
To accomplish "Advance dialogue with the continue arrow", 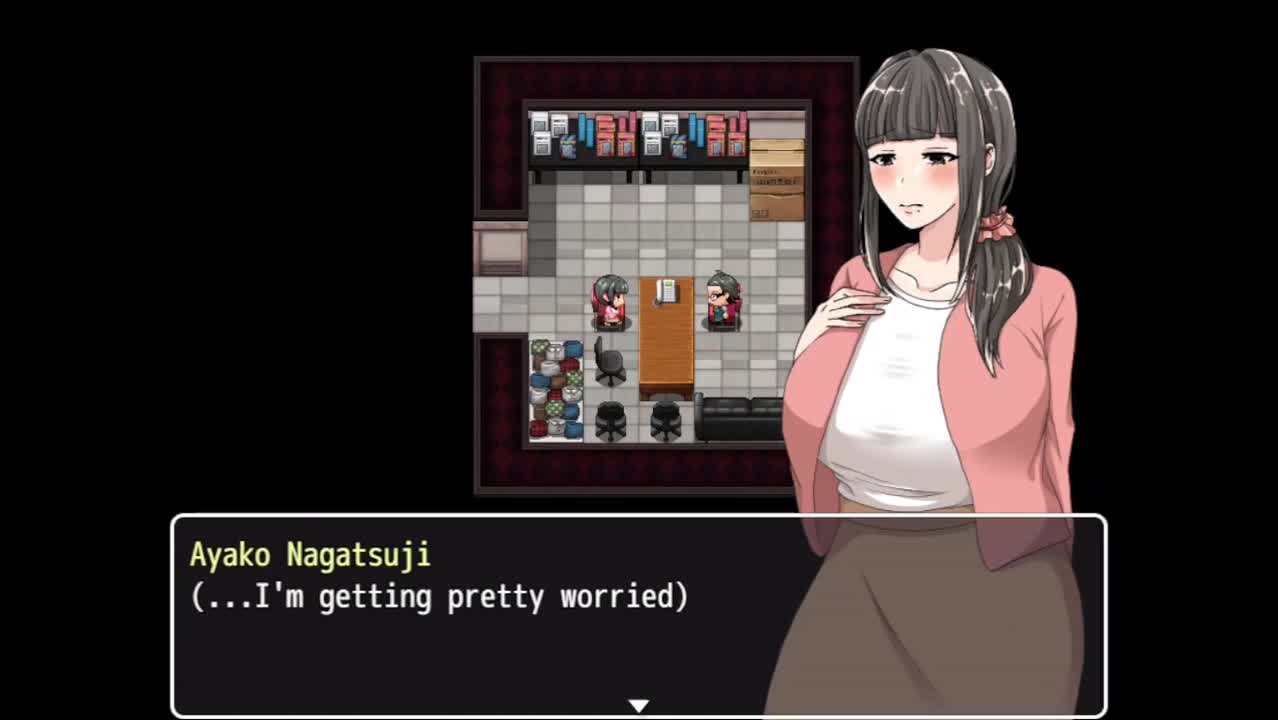I will point(638,706).
